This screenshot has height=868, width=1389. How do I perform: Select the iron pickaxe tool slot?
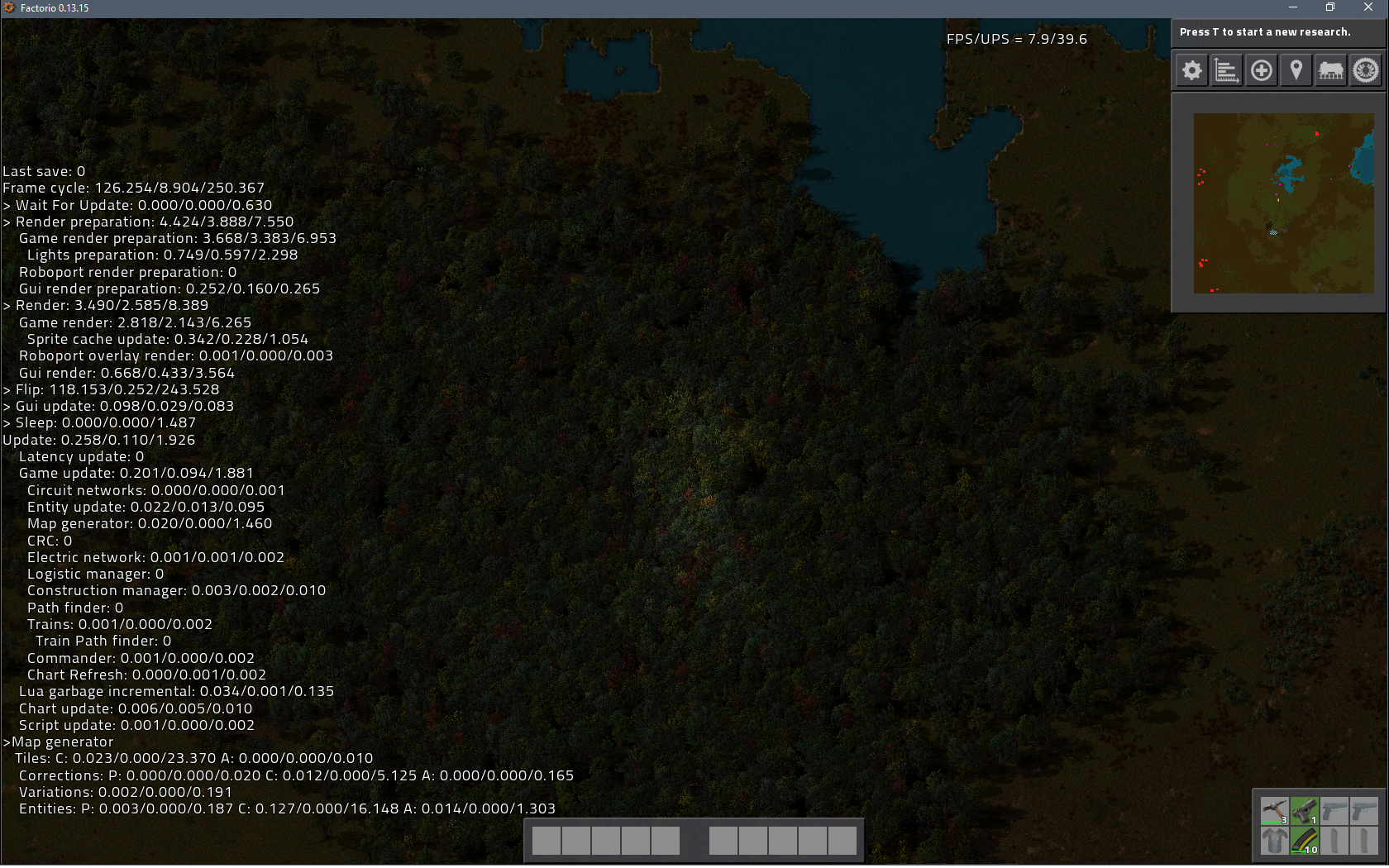coord(1274,810)
